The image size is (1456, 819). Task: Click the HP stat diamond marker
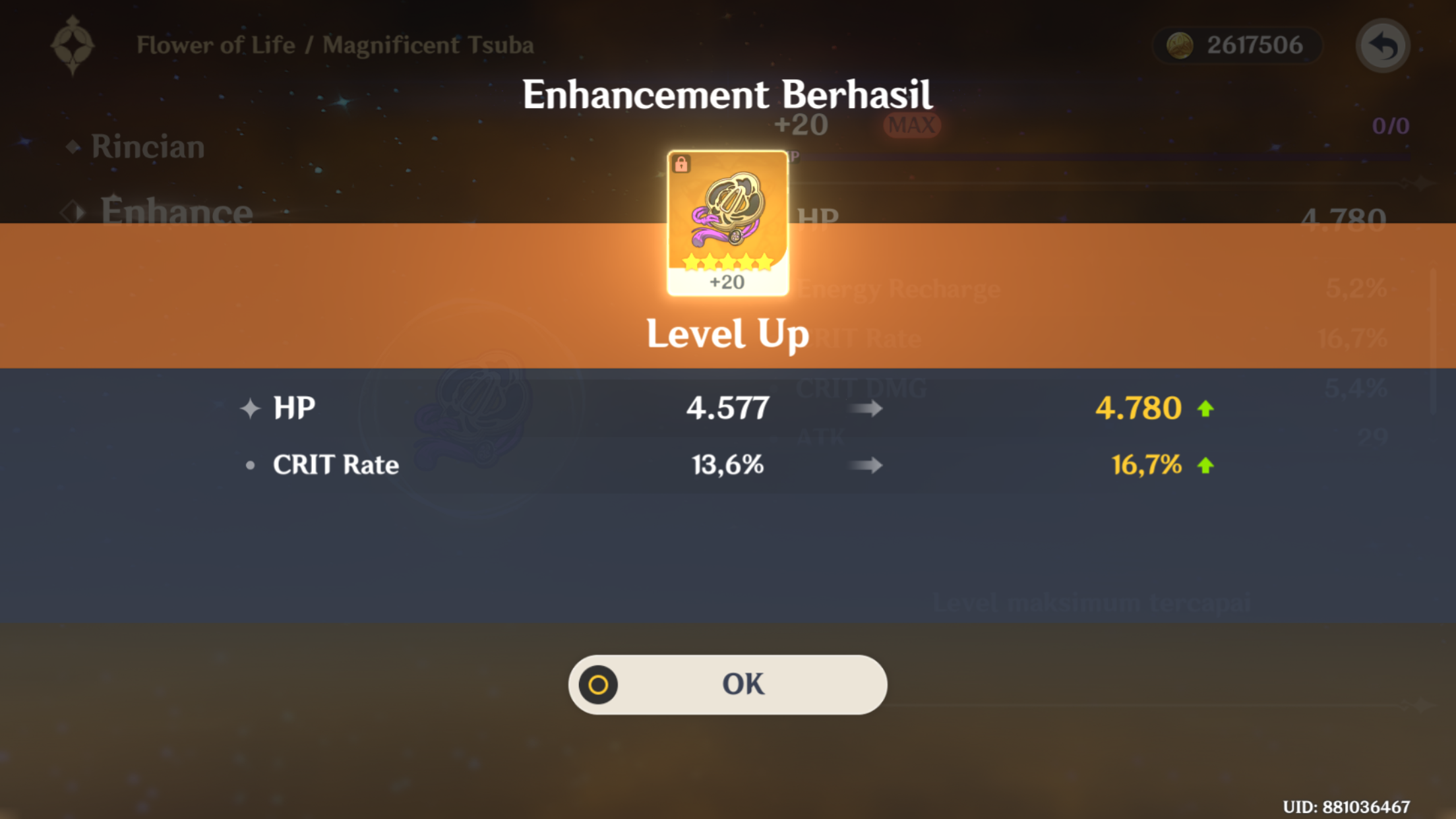[x=249, y=407]
